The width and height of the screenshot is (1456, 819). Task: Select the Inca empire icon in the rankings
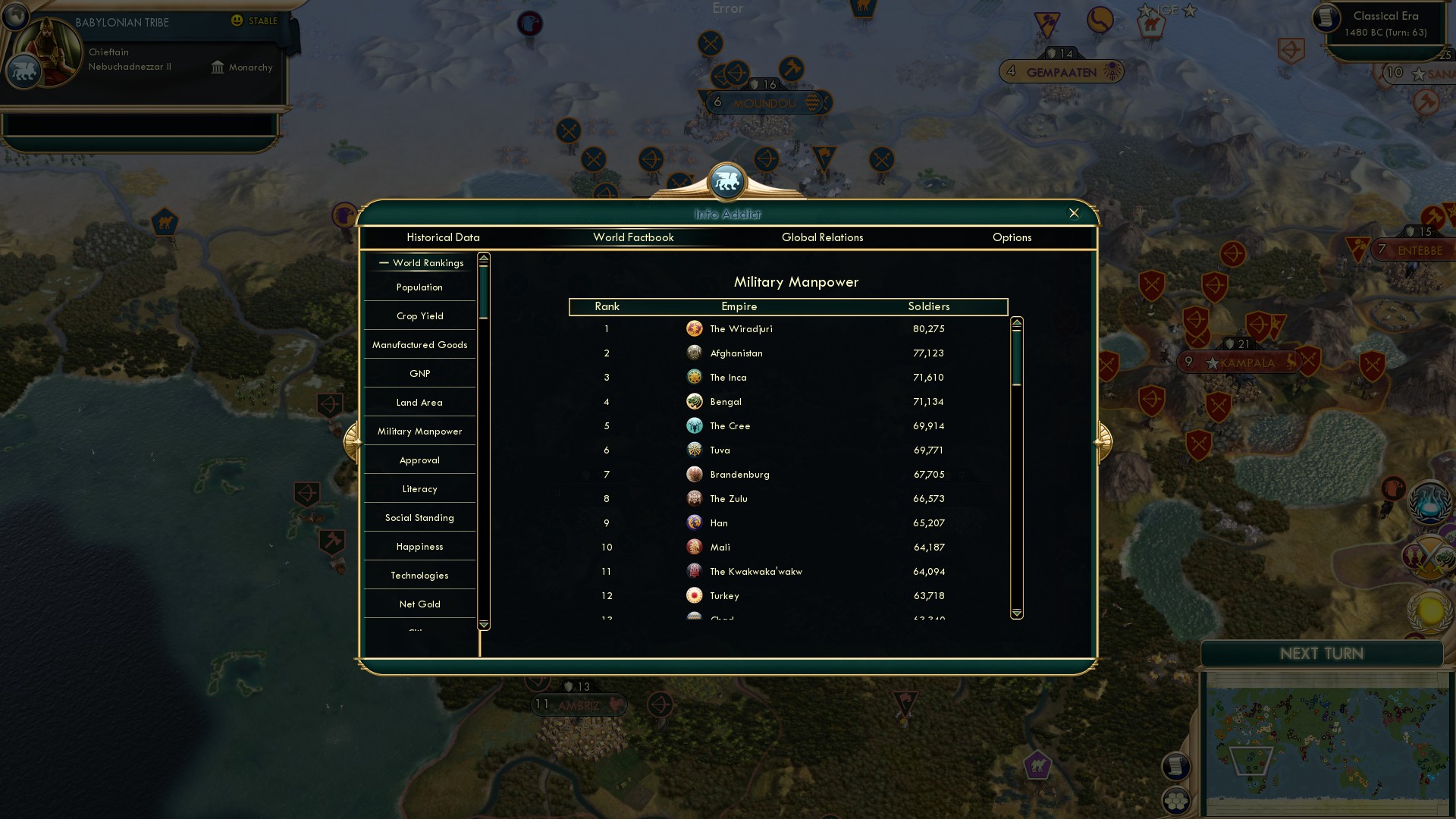pyautogui.click(x=695, y=377)
